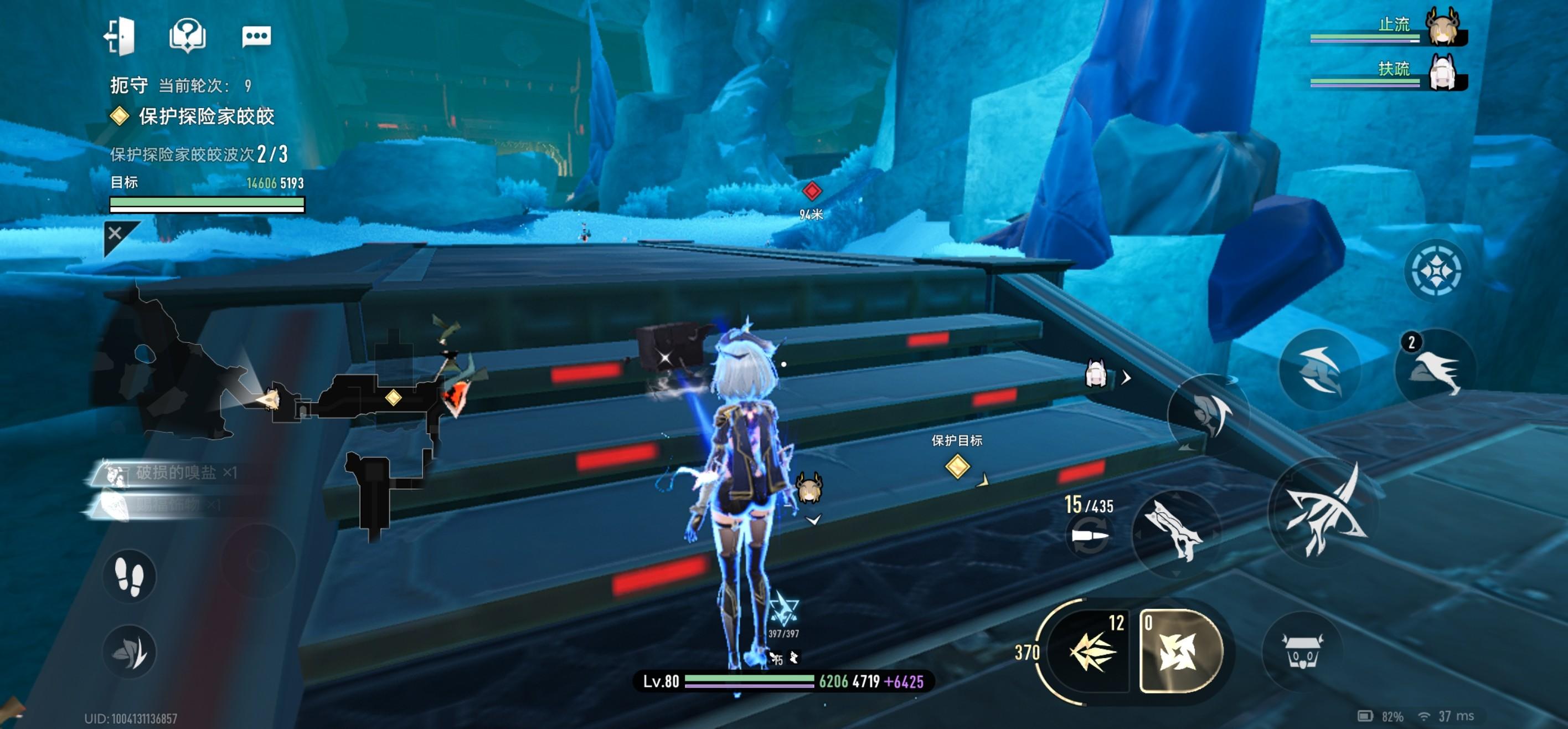Activate the leaf dash icon
The width and height of the screenshot is (1568, 729).
pos(129,651)
